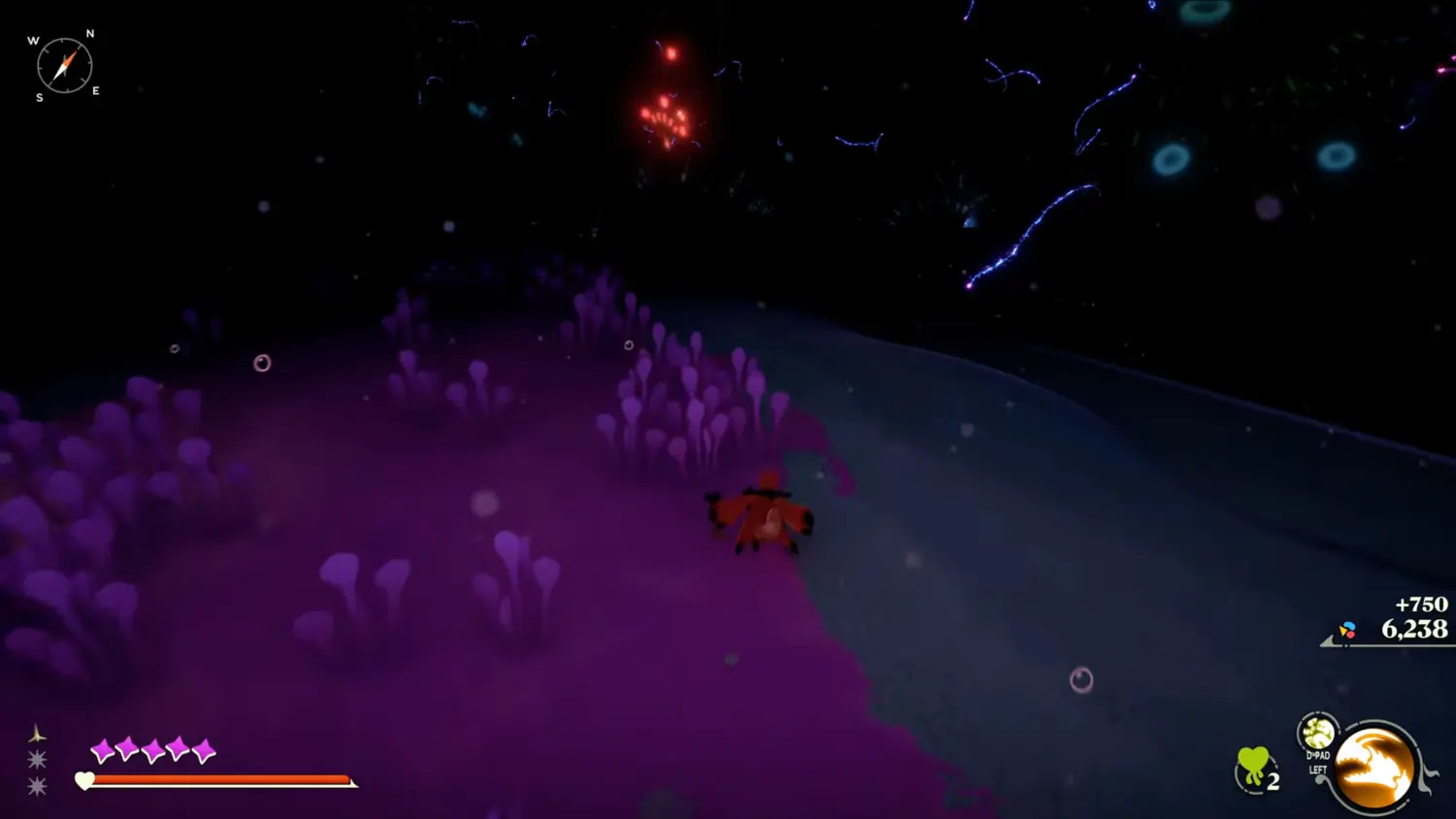Click the D-PAD LEFT spore ability icon
Viewport: 1456px width, 819px height.
tap(1318, 736)
